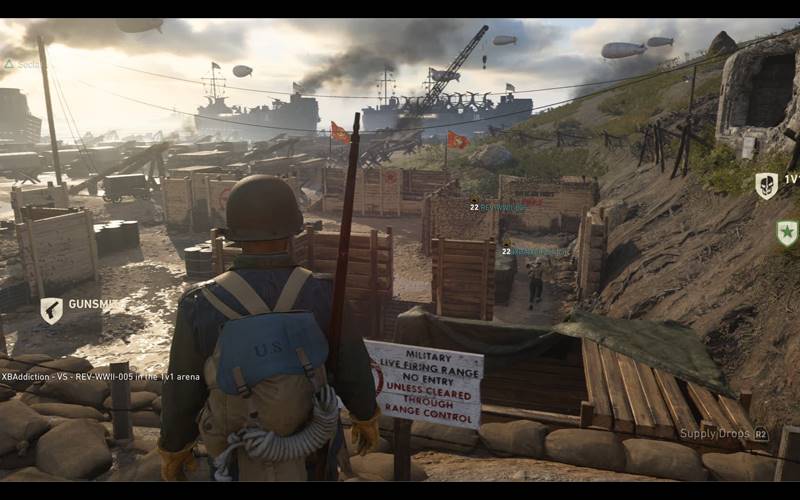Select the 1v1 skull shield marker
The height and width of the screenshot is (500, 800).
tap(766, 185)
